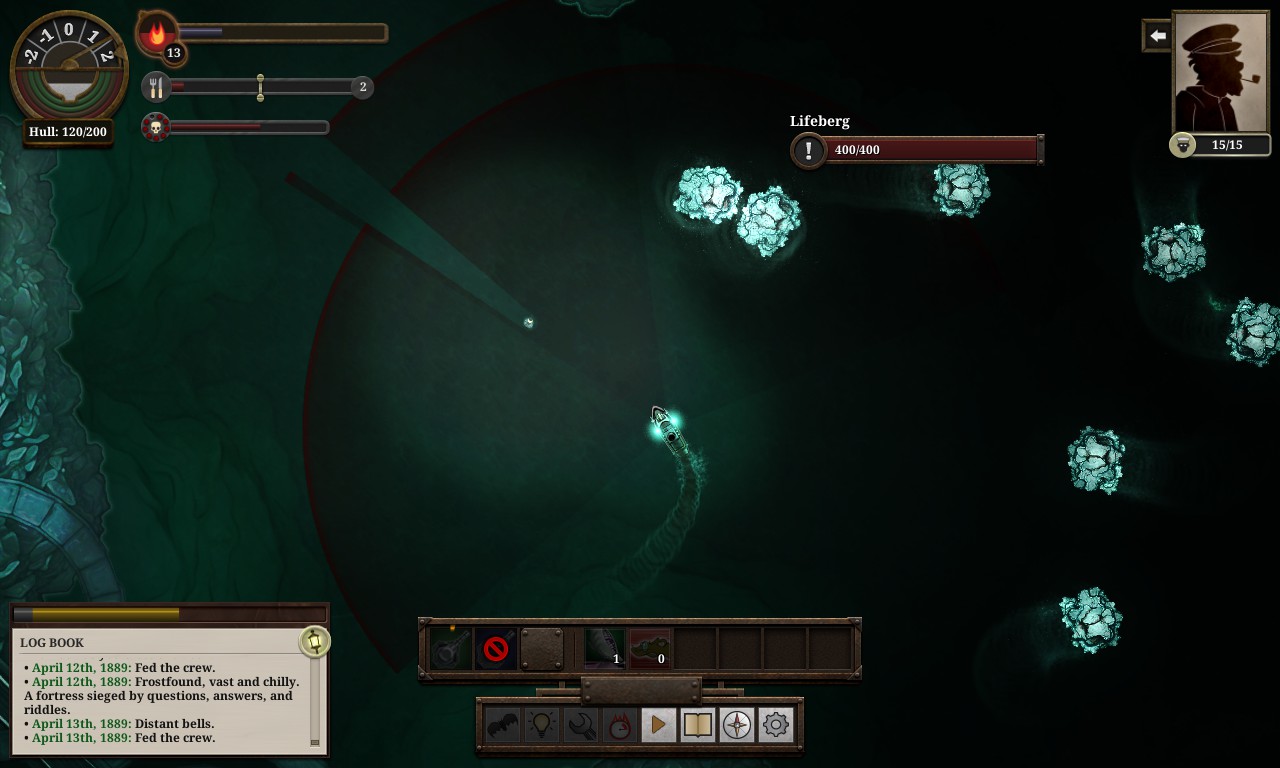
Task: Open the chart with the compass icon
Action: click(736, 724)
